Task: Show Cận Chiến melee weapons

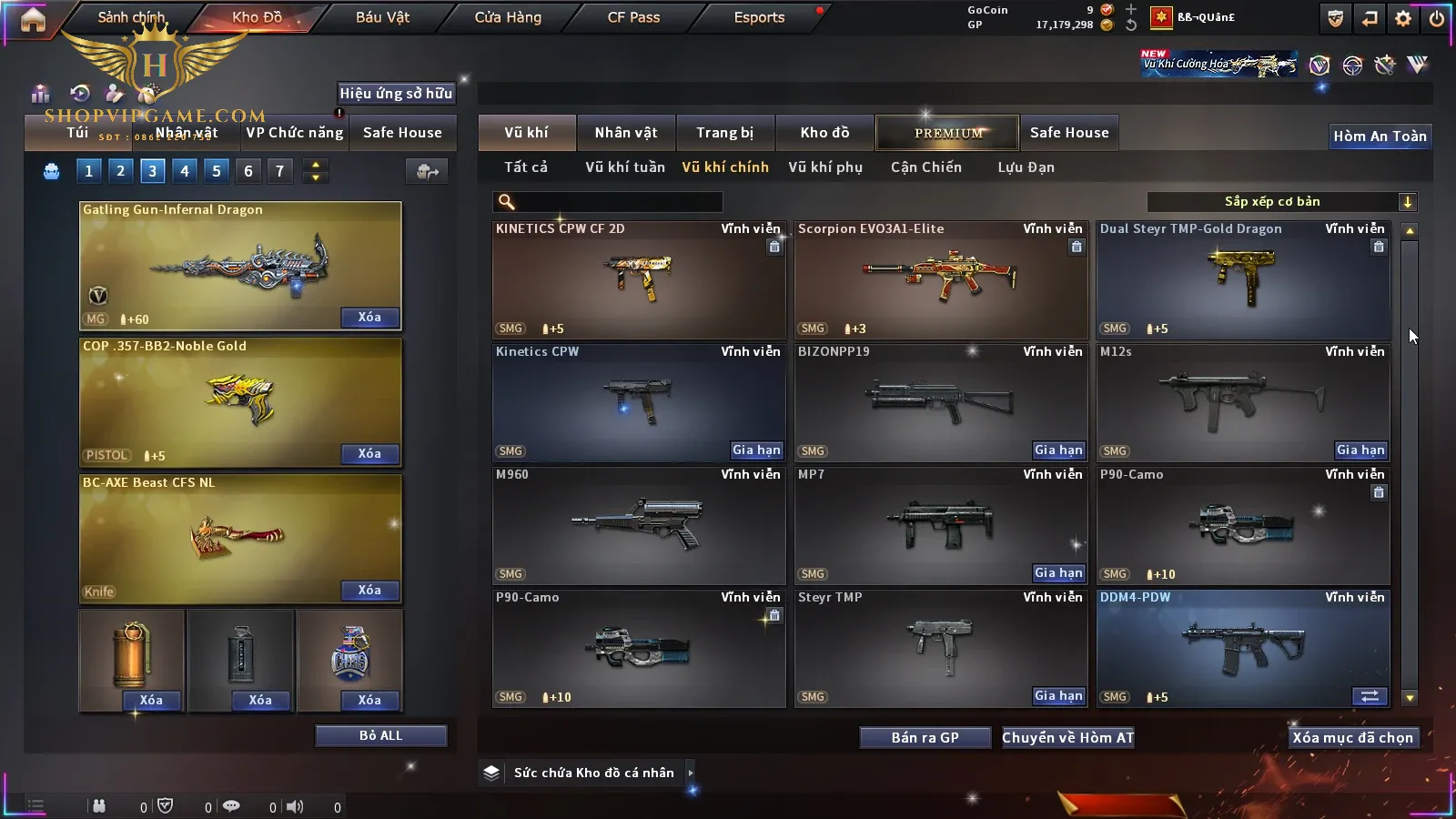Action: click(925, 167)
